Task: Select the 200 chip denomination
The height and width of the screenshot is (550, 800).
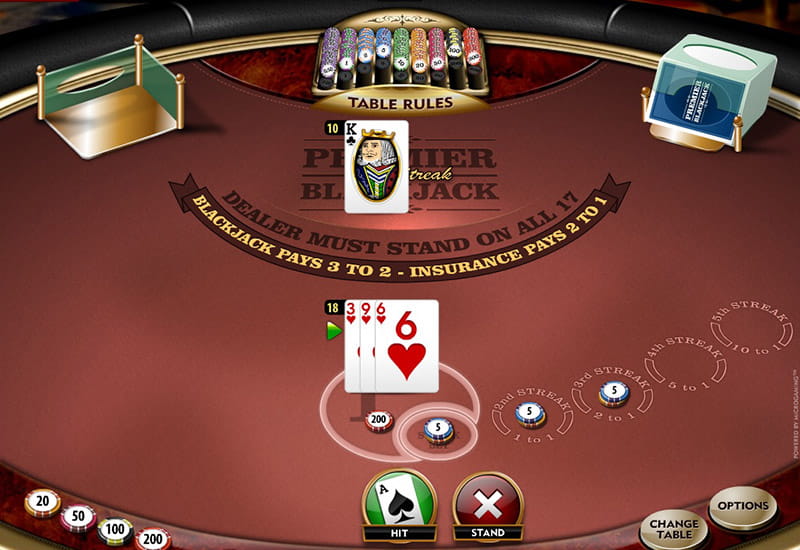Action: coord(153,539)
